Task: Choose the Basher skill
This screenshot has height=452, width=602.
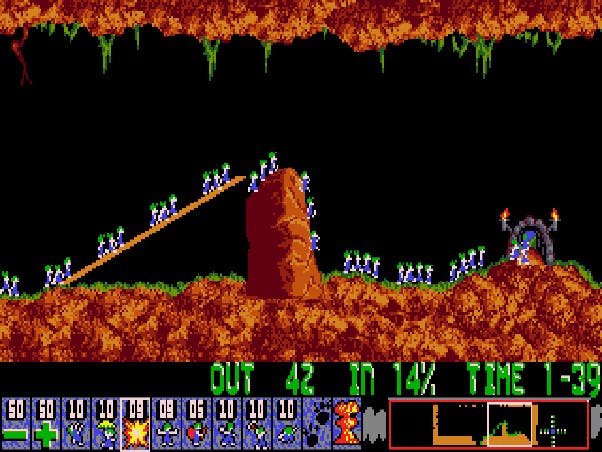Action: [x=226, y=423]
